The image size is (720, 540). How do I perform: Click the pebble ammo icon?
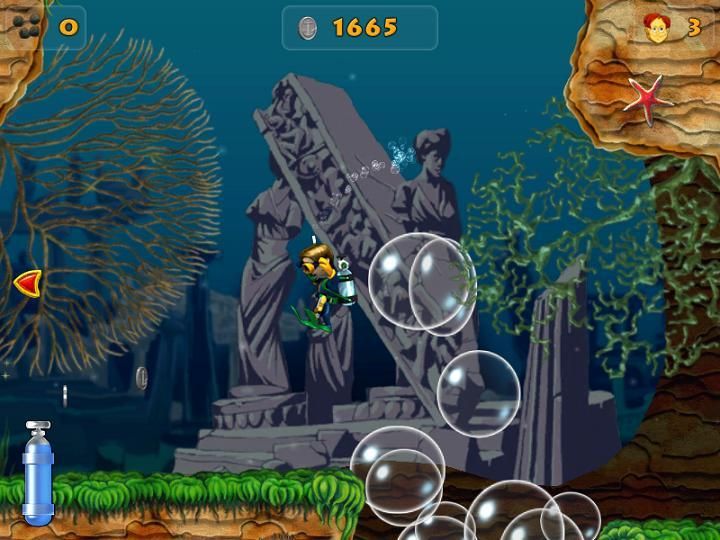[27, 27]
